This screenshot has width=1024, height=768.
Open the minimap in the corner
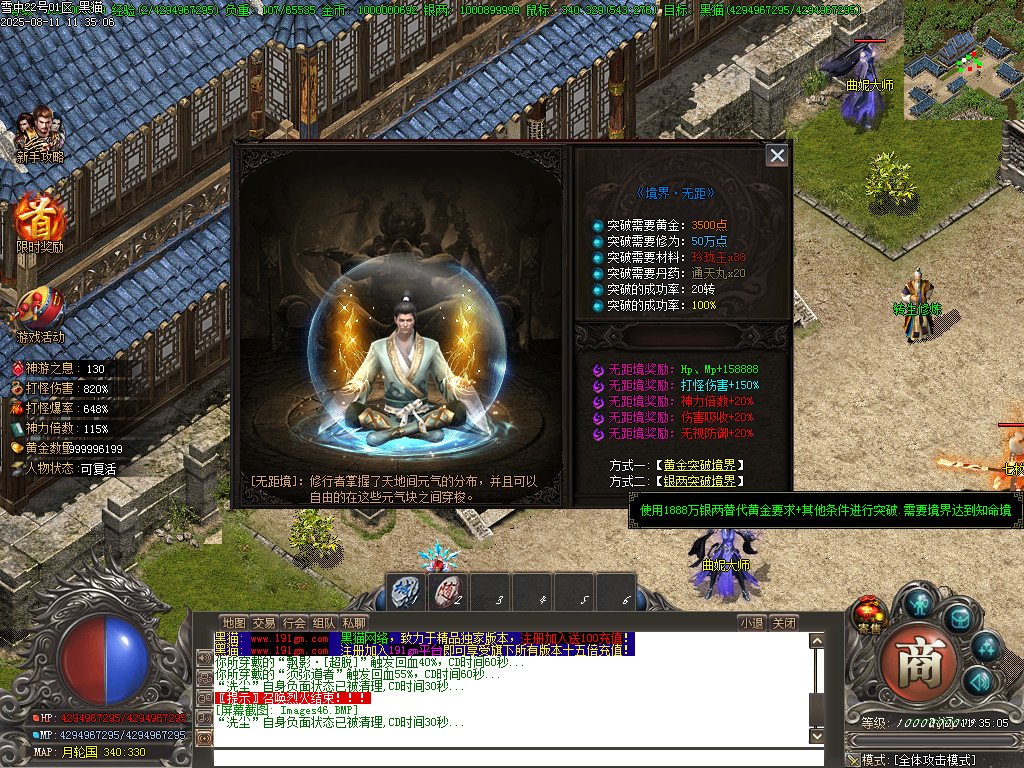962,75
